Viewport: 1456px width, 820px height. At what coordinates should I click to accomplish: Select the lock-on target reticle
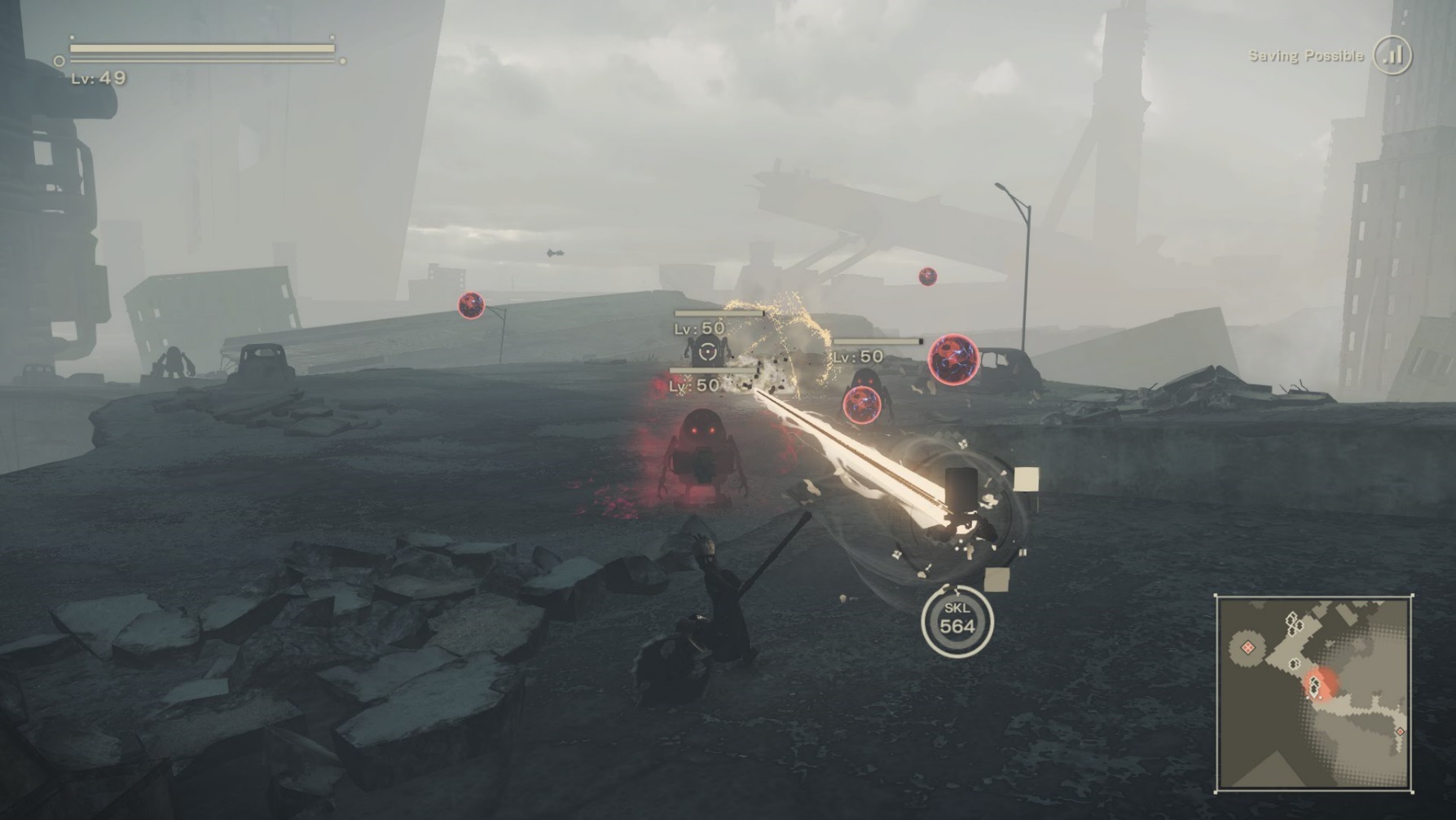(x=707, y=352)
